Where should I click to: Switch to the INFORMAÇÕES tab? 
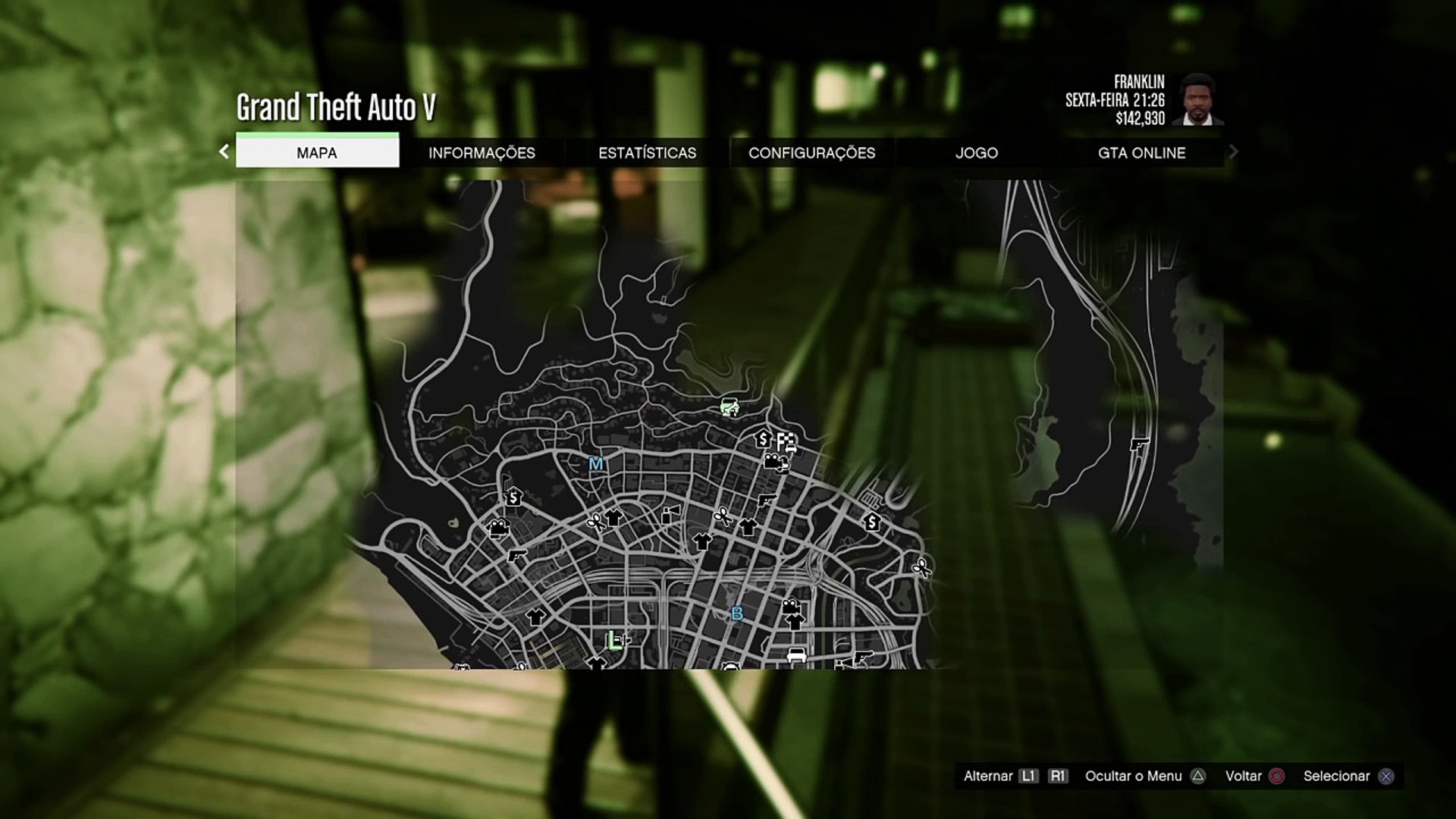point(482,152)
